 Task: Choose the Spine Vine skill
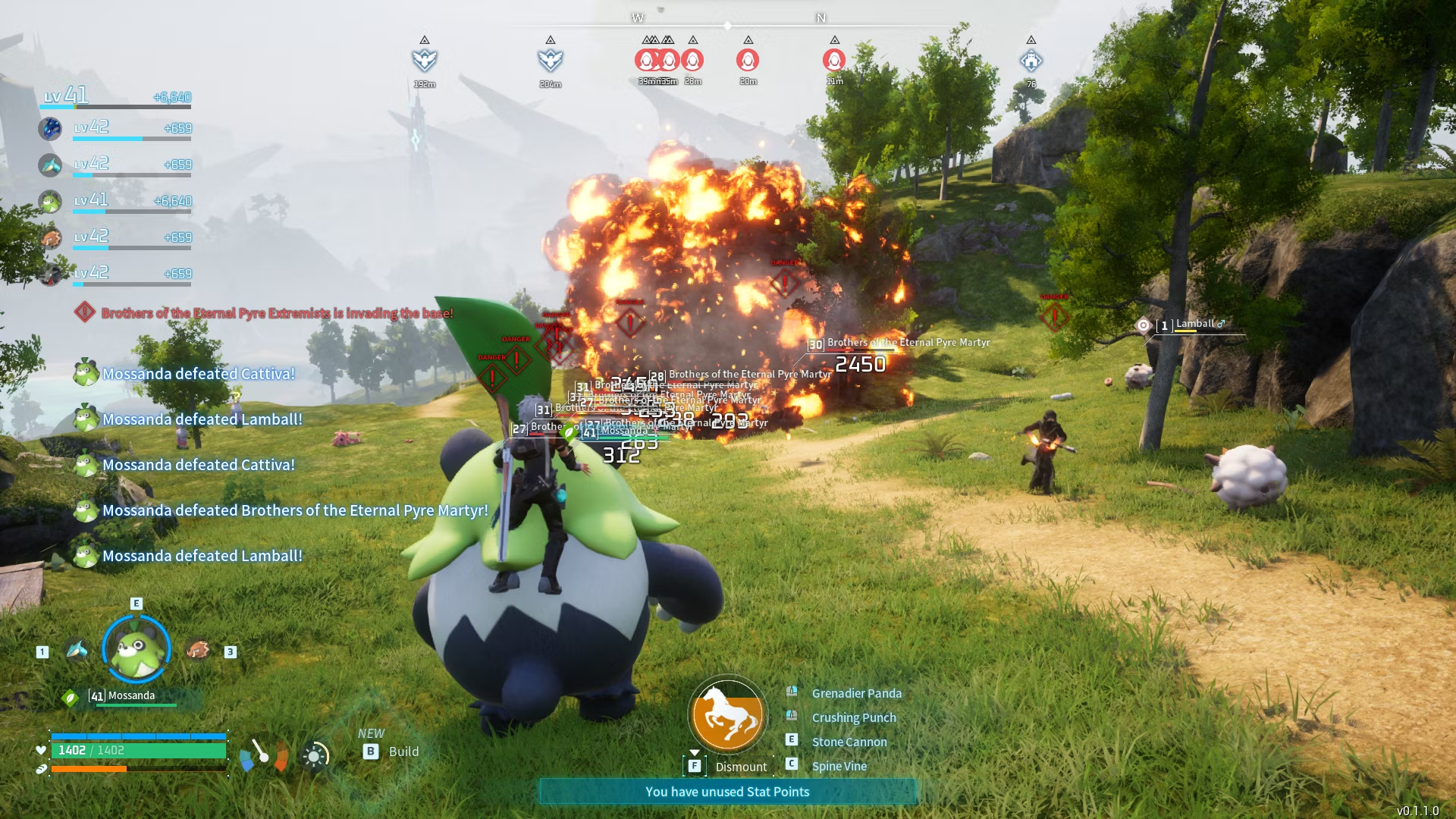tap(839, 766)
